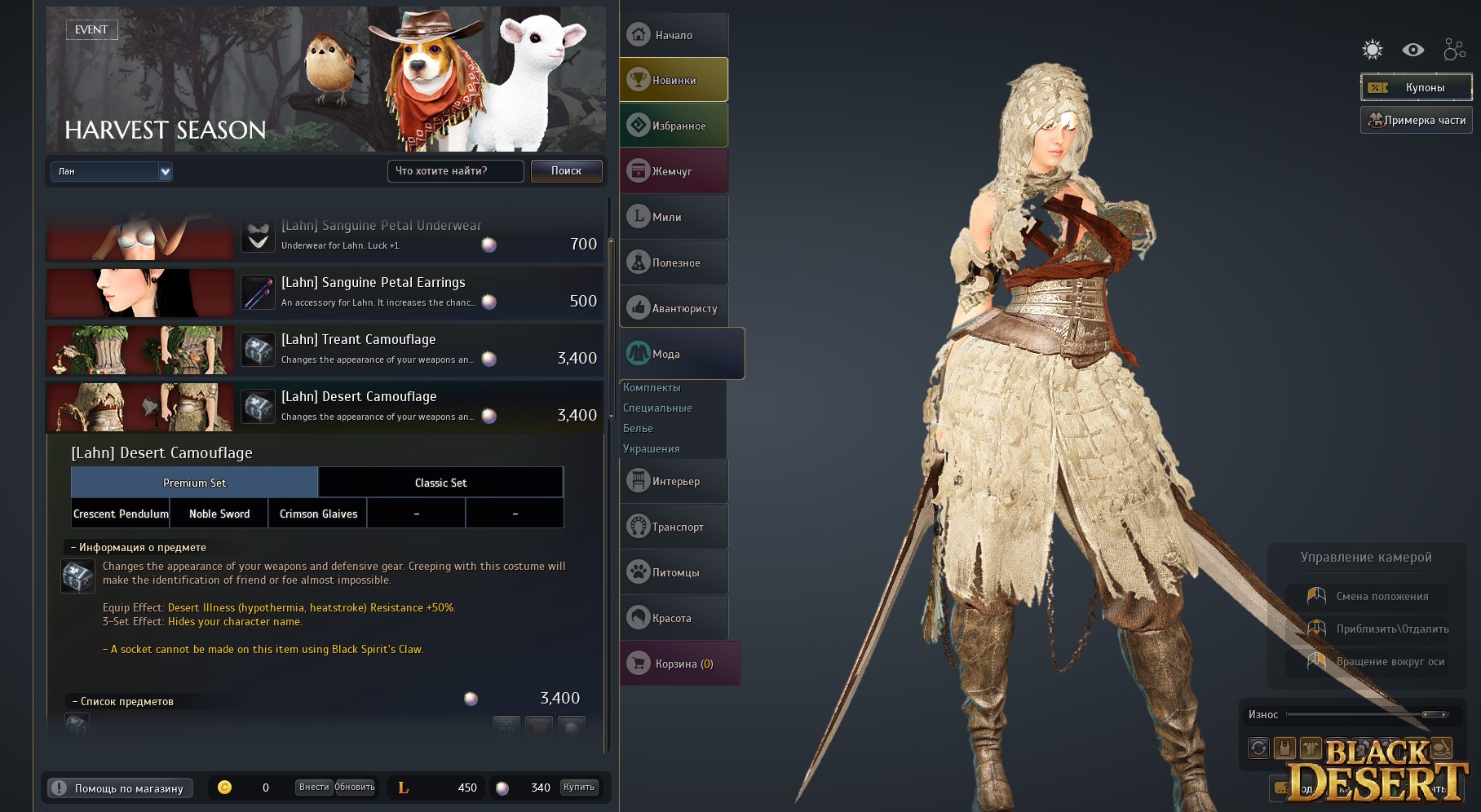1481x812 pixels.
Task: Switch to the Новинки category
Action: click(x=674, y=80)
